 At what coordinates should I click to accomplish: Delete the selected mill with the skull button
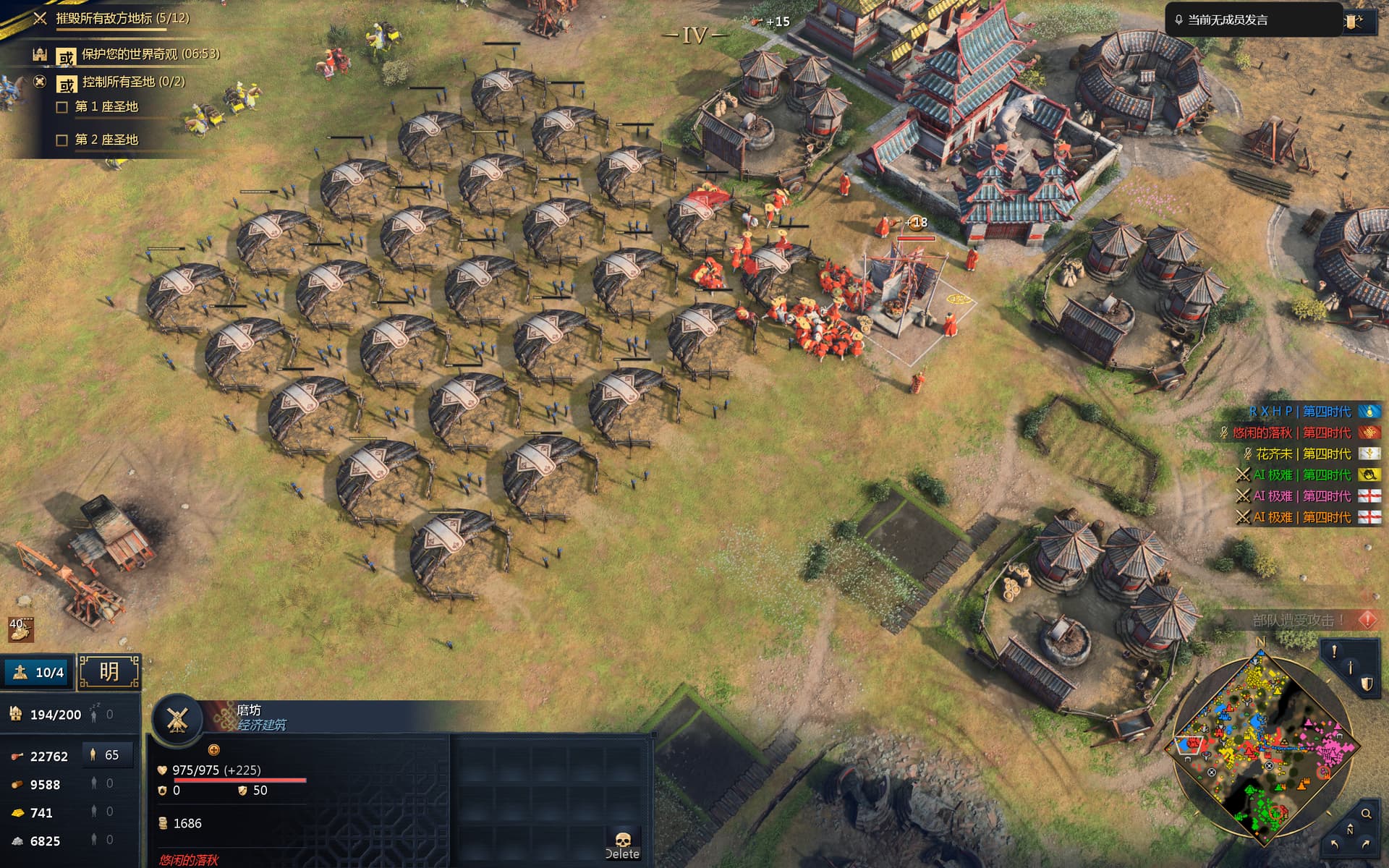point(622,844)
